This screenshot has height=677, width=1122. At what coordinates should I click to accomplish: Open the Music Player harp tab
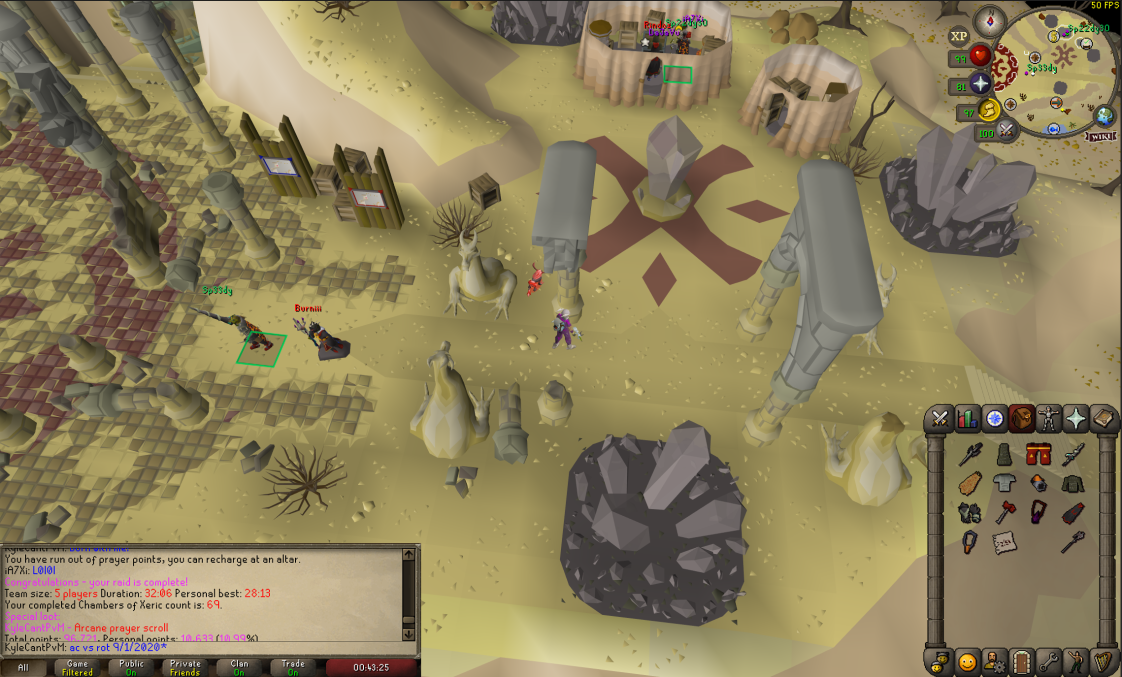(1103, 661)
